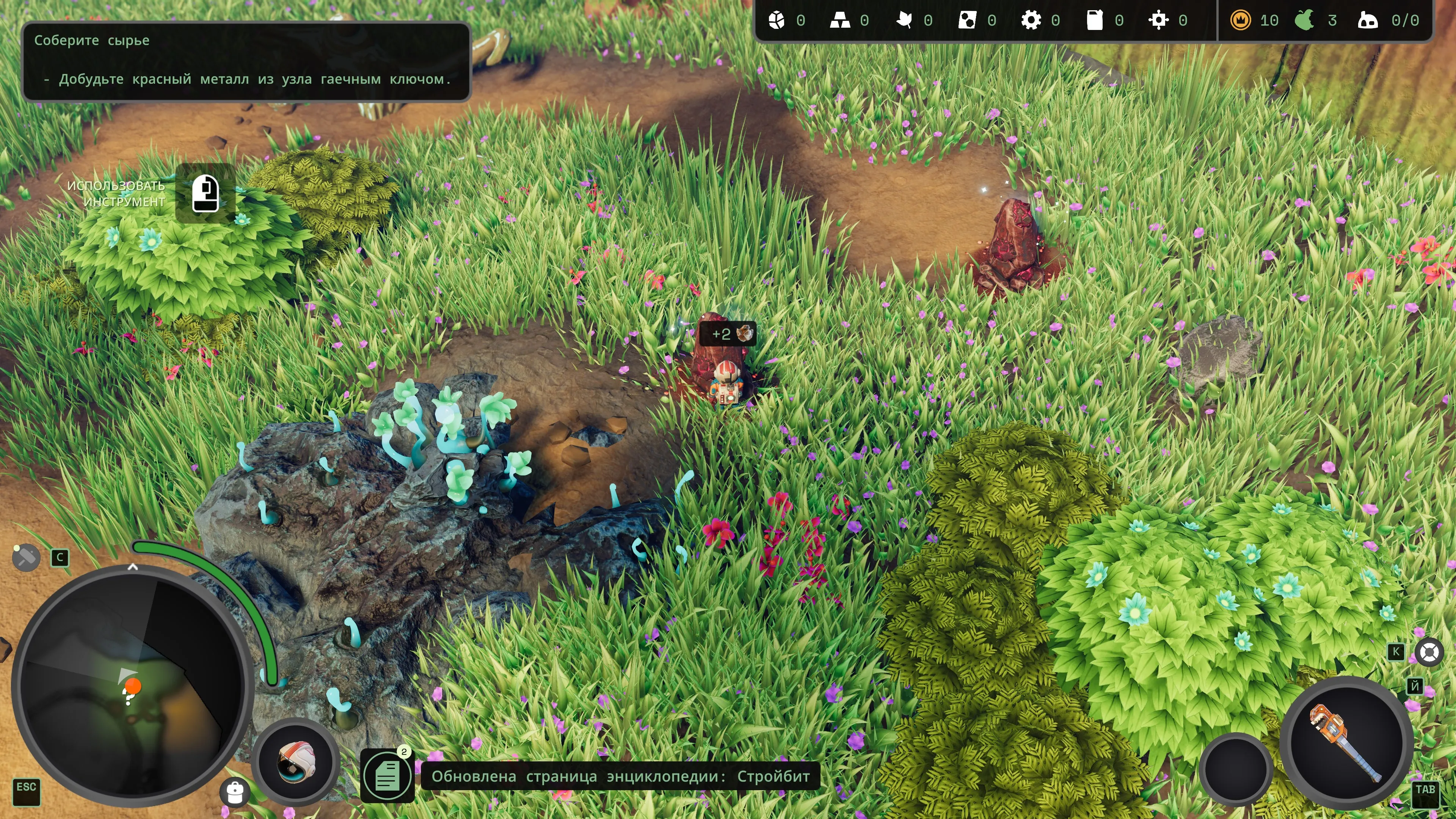Click the leaf resource icon
Screen dimensions: 1456x819
coord(903,21)
